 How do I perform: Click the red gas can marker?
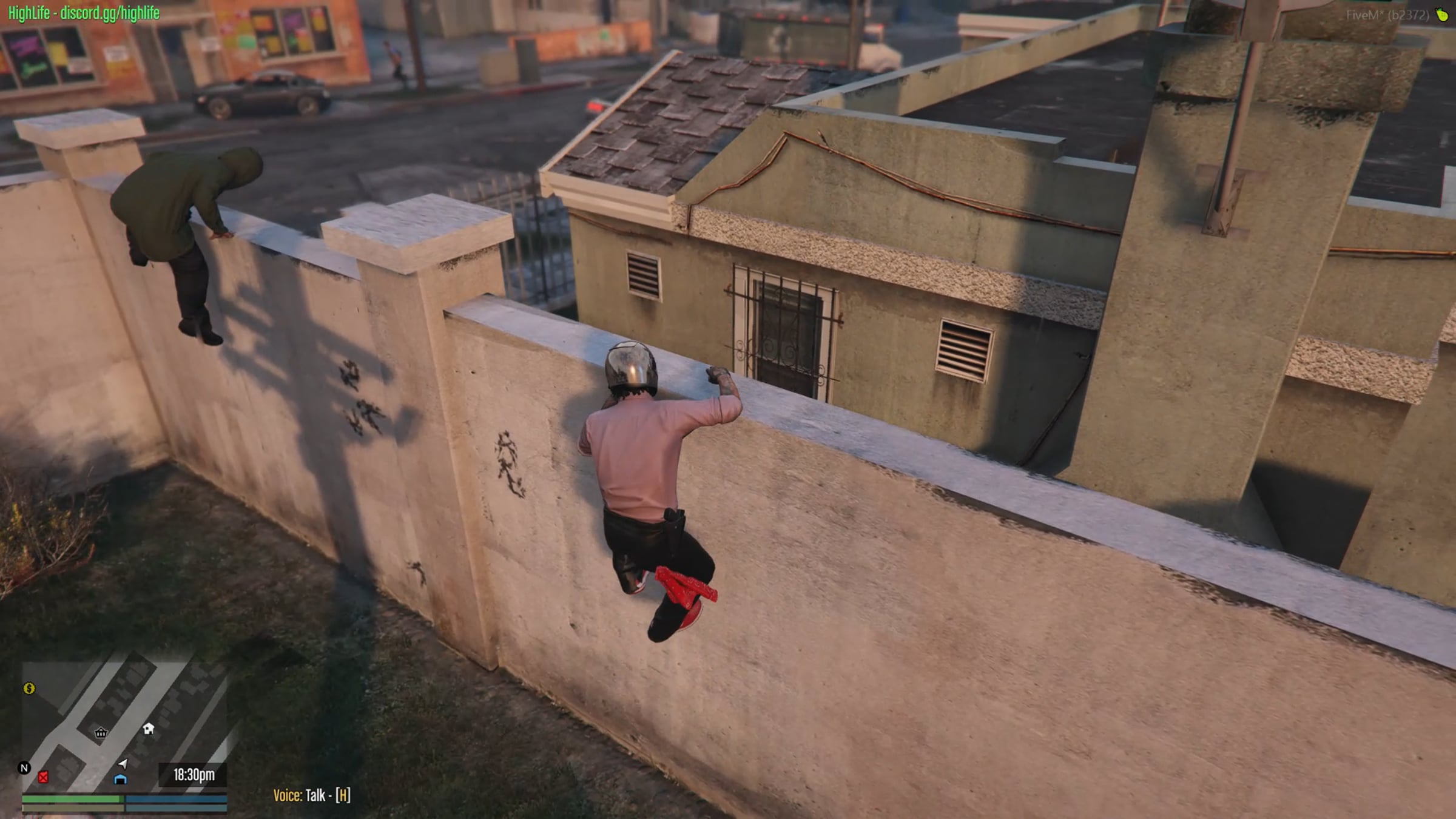tap(43, 777)
